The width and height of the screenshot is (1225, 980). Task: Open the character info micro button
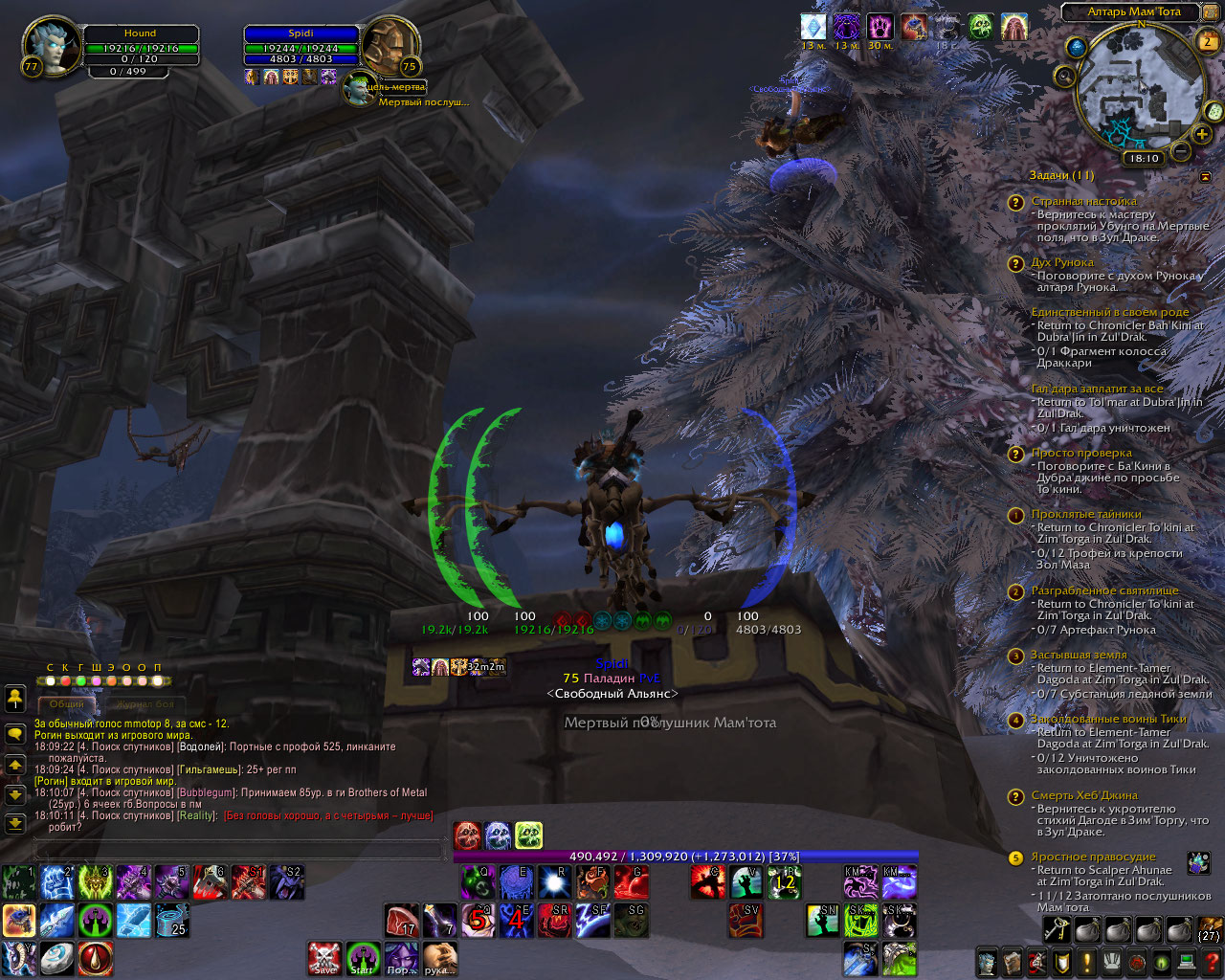(987, 962)
